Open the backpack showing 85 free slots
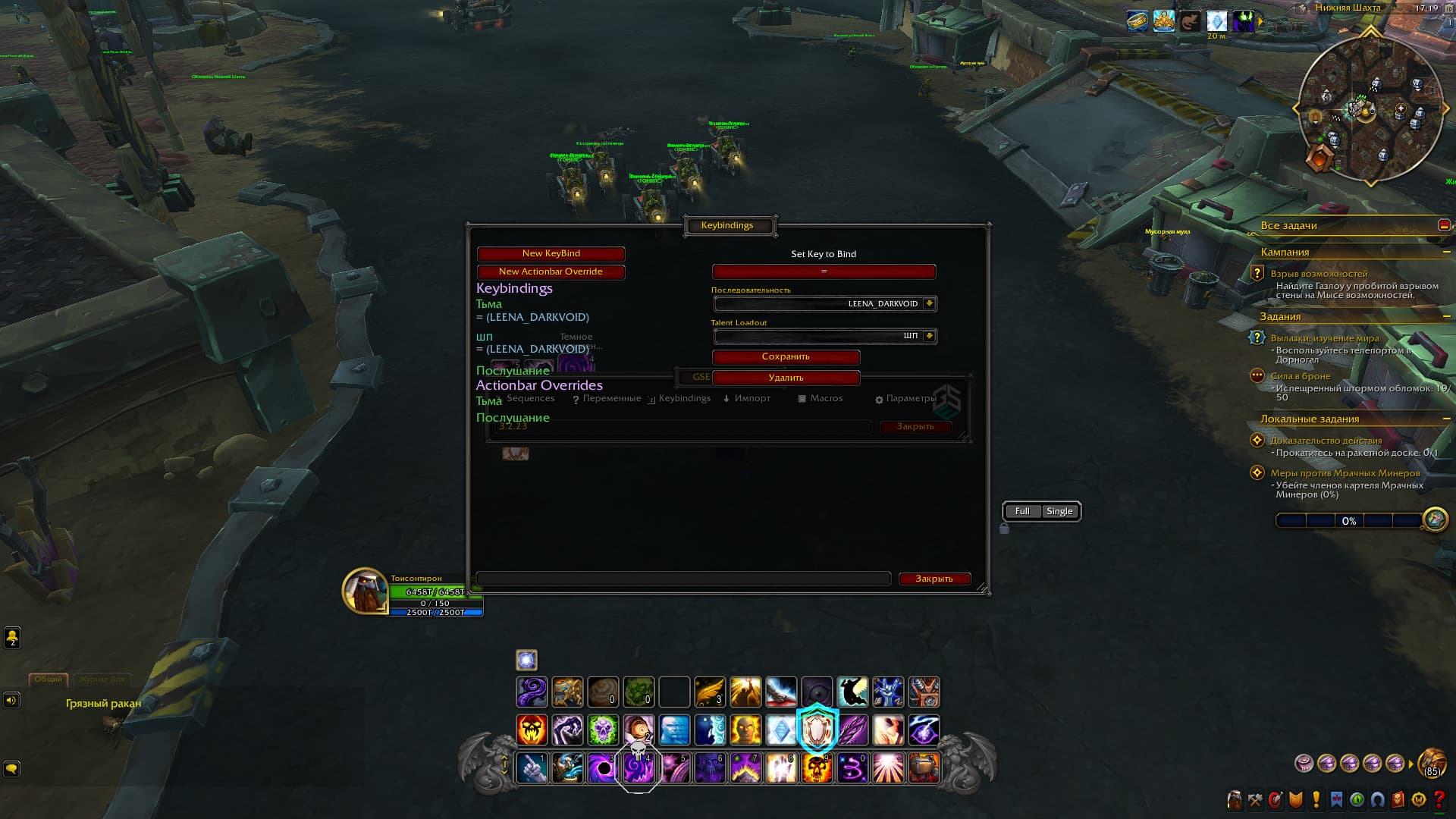This screenshot has width=1456, height=819. pos(1432,762)
